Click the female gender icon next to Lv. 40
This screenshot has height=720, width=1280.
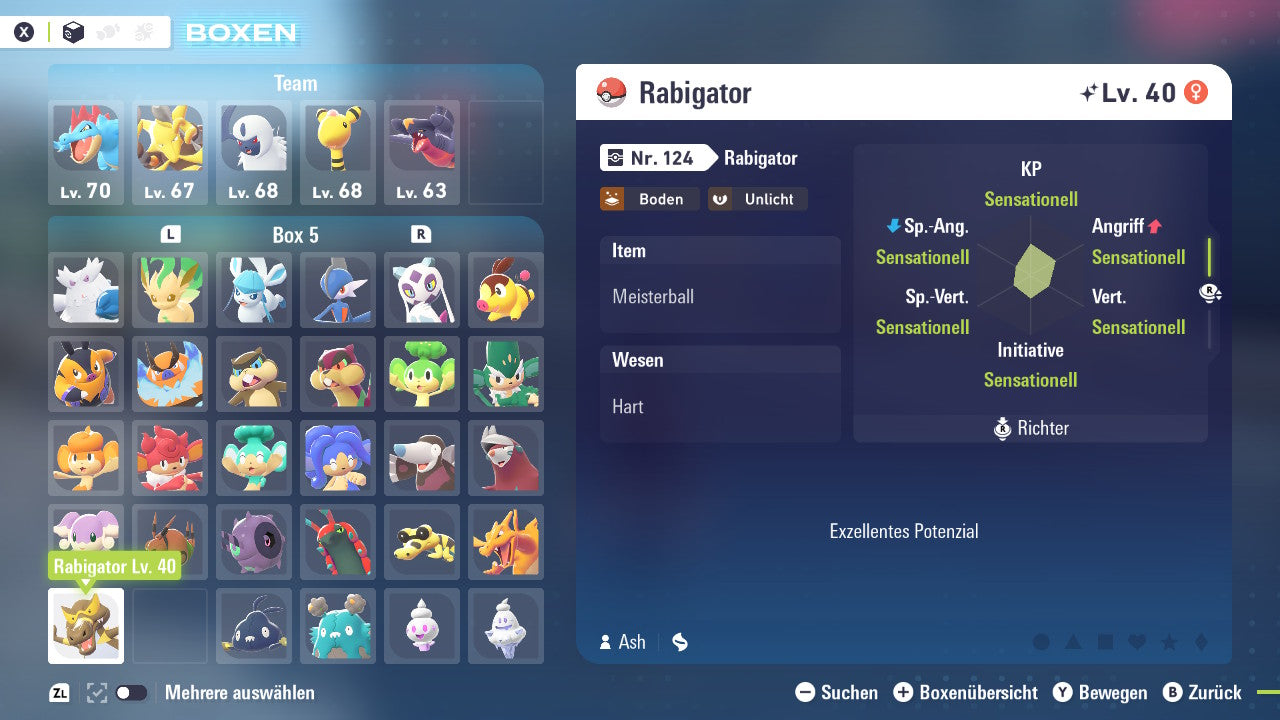tap(1196, 91)
